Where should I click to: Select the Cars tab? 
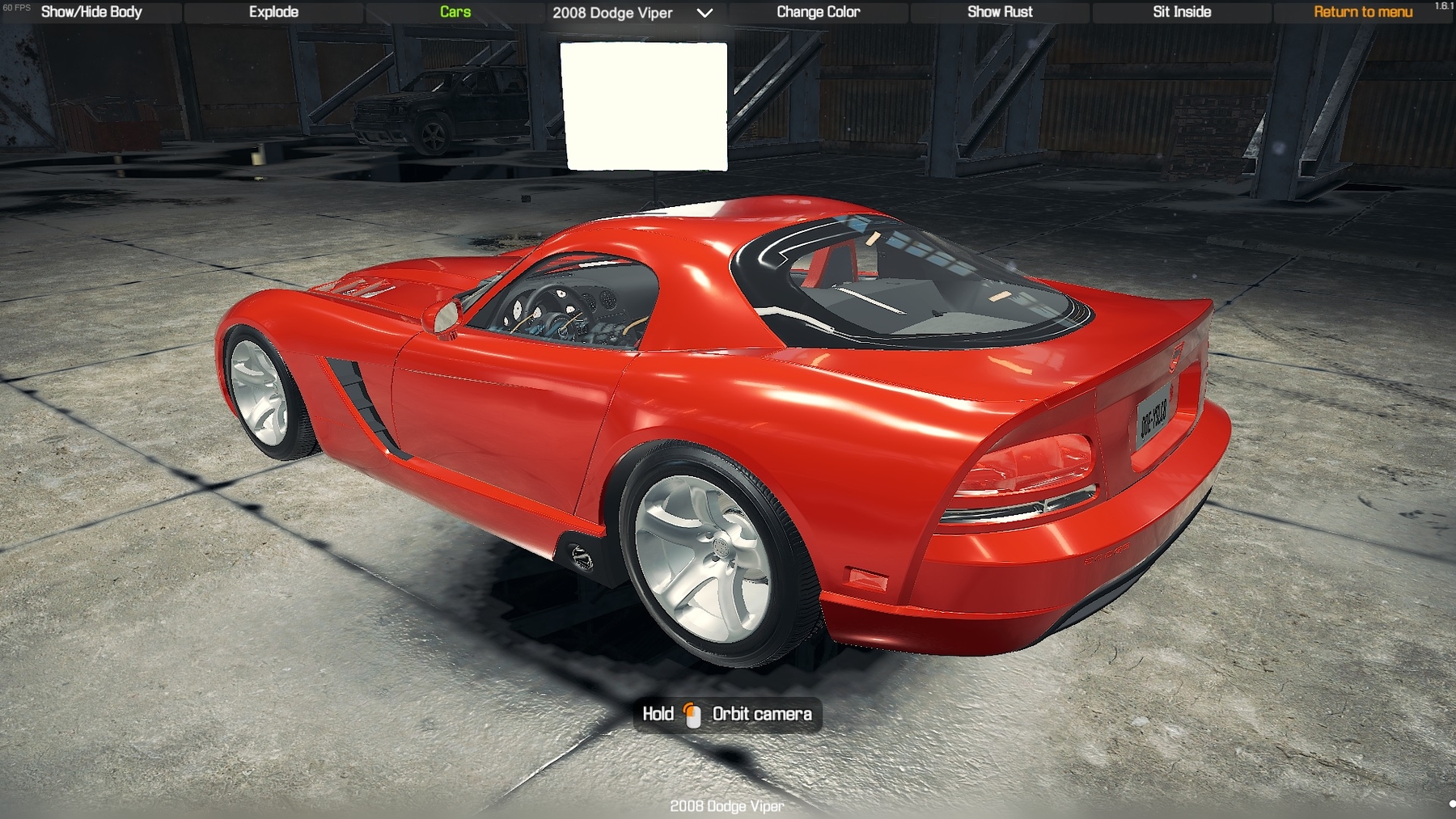(455, 12)
